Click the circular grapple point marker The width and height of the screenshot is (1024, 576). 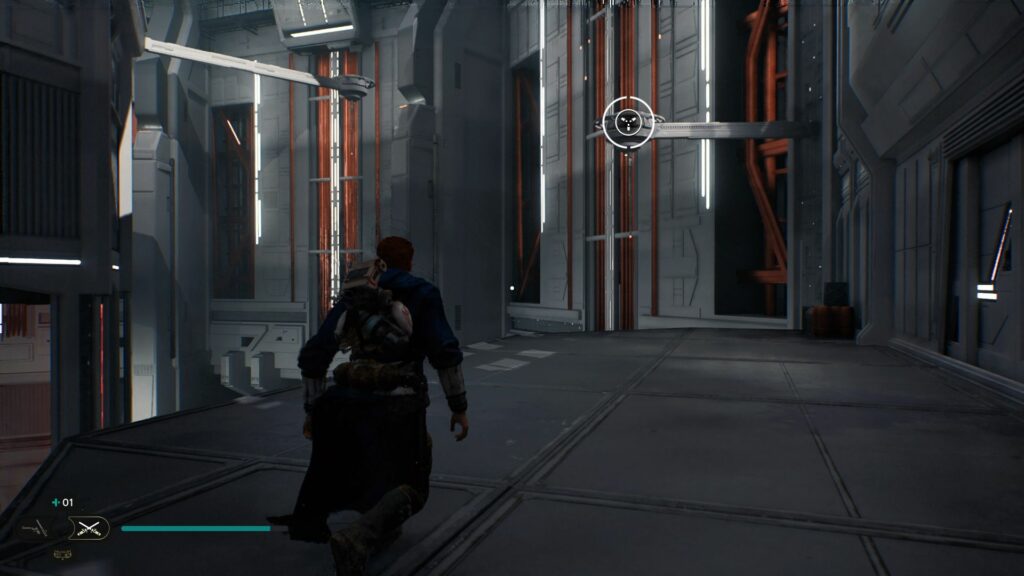tap(628, 122)
